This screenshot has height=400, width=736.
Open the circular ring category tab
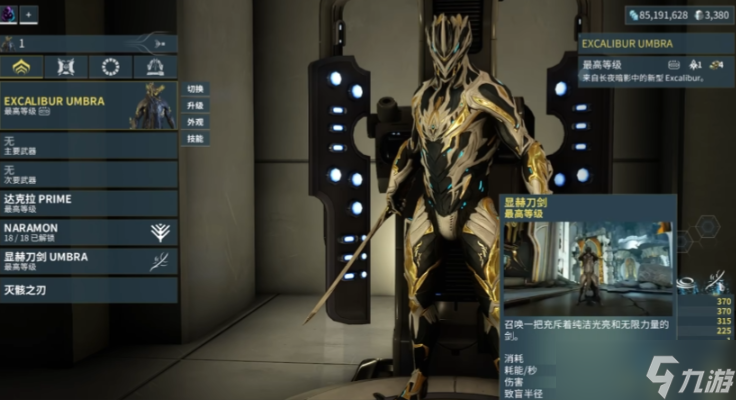pos(110,67)
